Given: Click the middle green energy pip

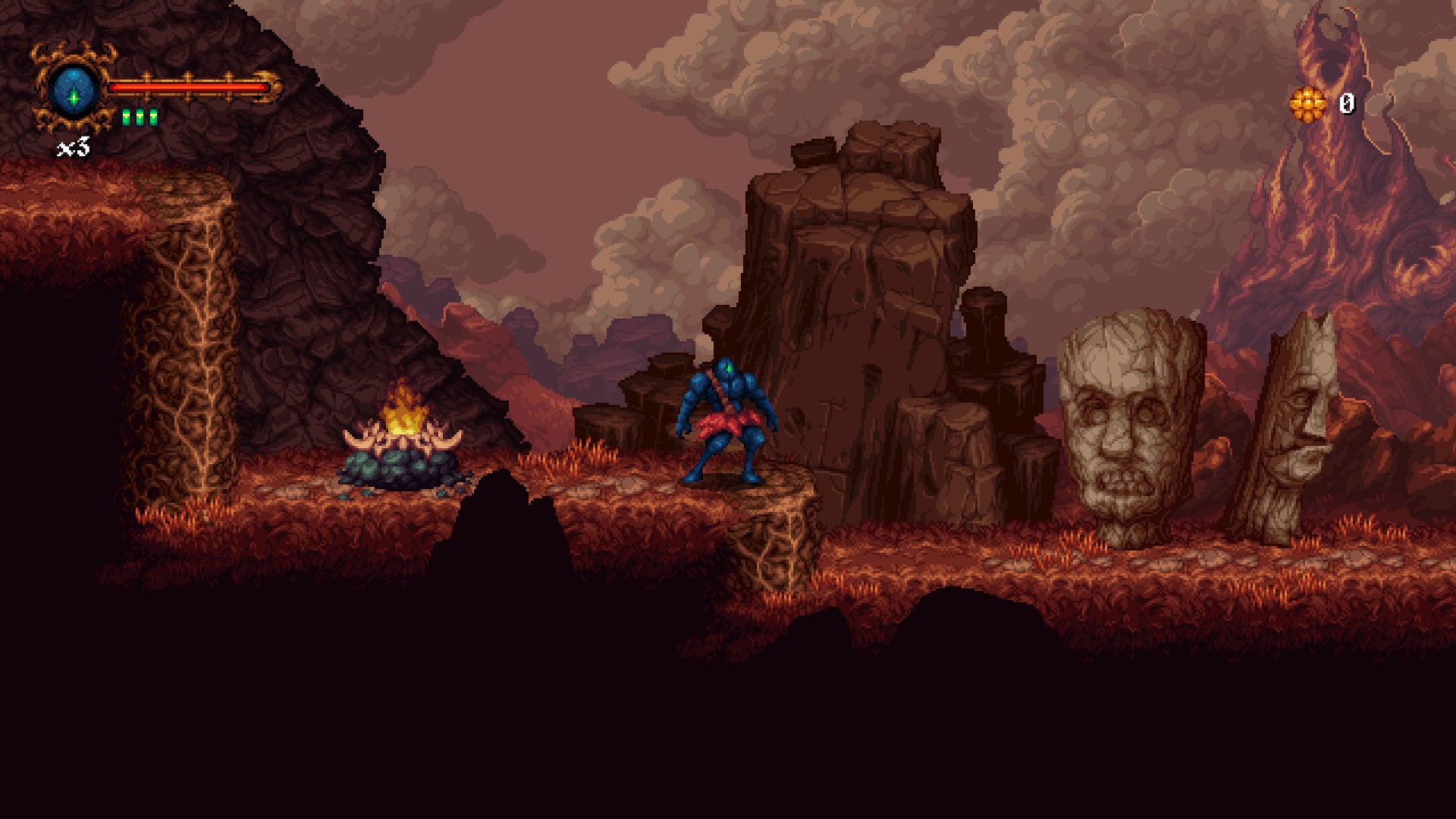Looking at the screenshot, I should point(140,115).
